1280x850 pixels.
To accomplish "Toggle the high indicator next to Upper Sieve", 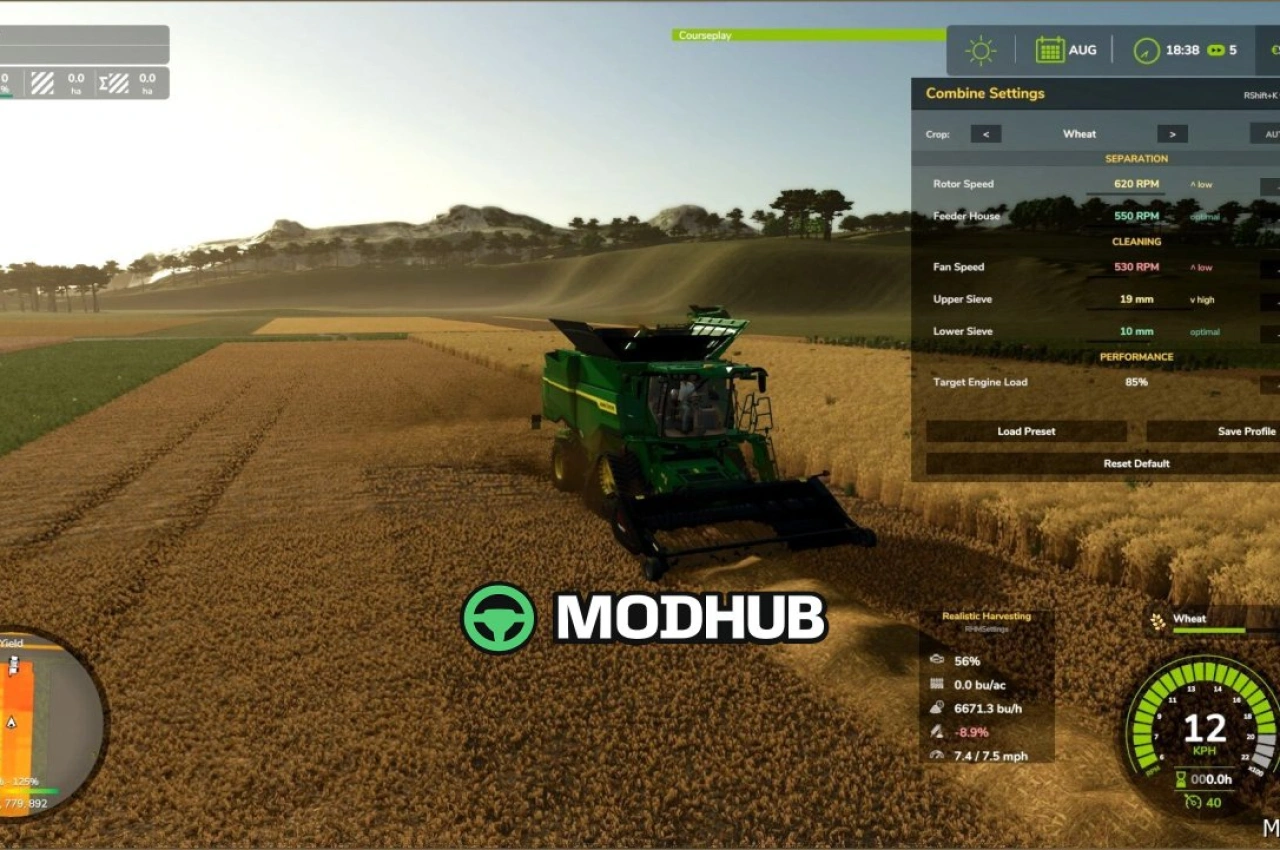I will point(1200,299).
